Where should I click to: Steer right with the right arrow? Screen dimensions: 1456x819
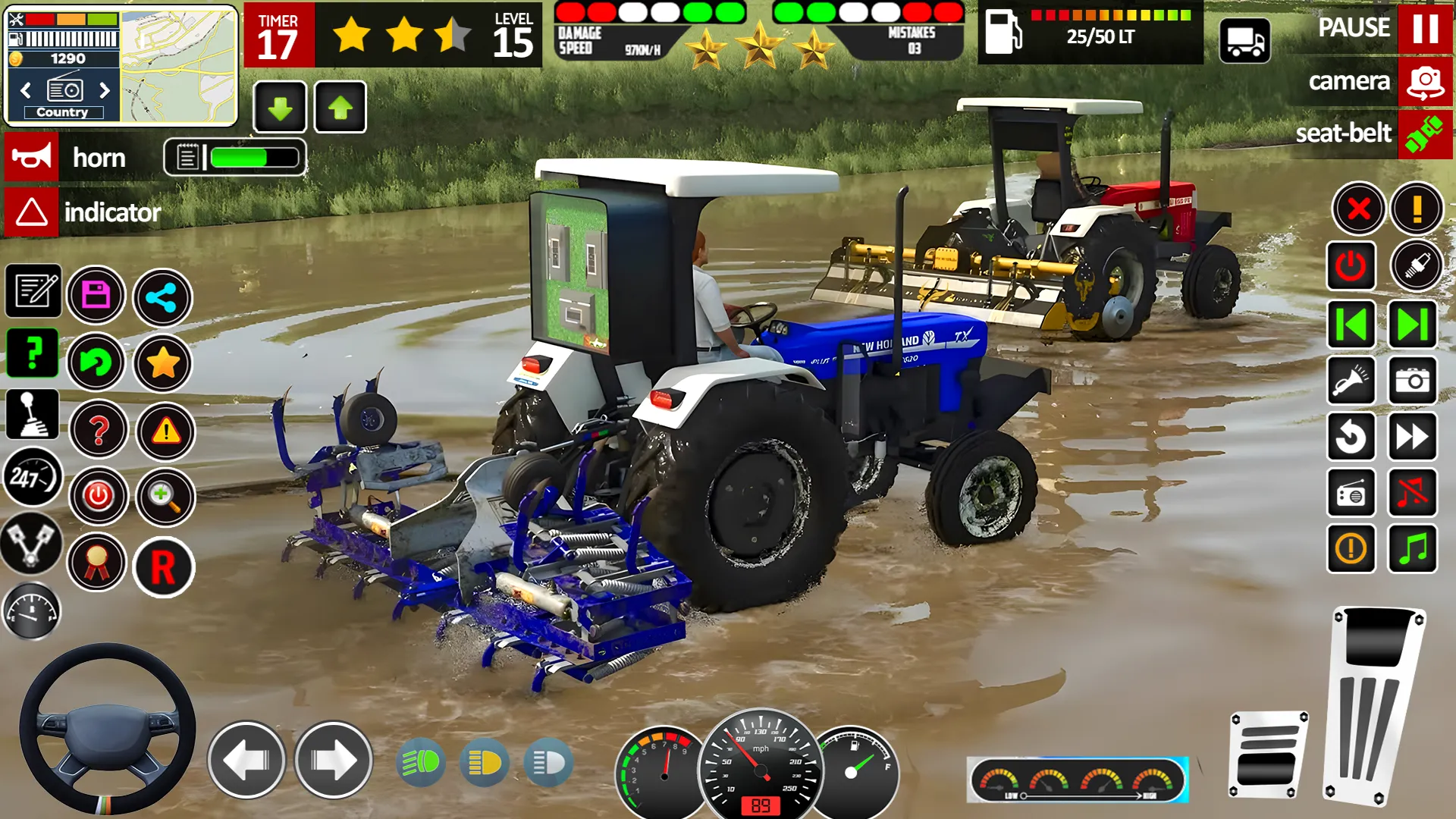(333, 761)
